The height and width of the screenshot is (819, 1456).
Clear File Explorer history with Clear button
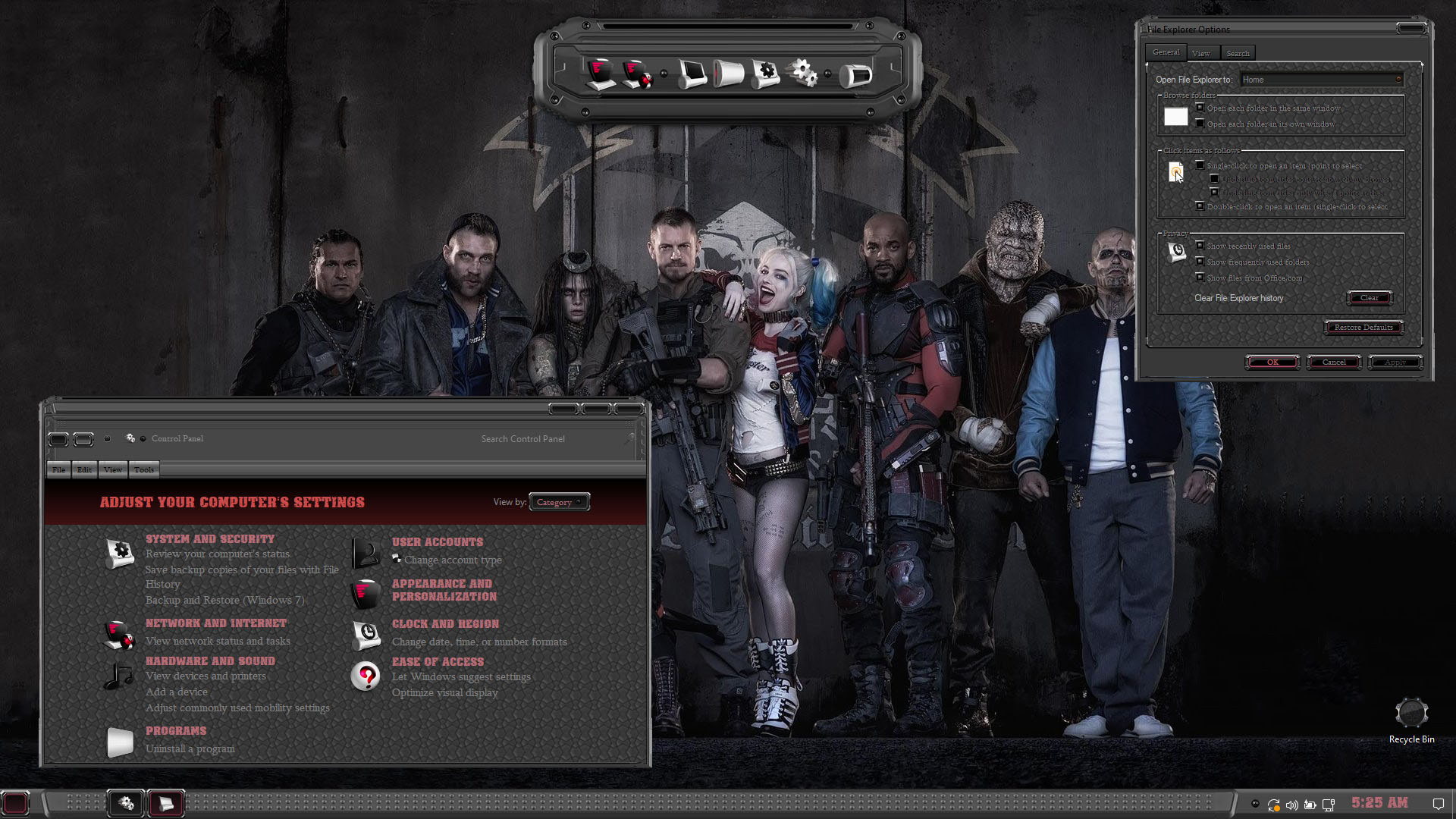pos(1369,298)
